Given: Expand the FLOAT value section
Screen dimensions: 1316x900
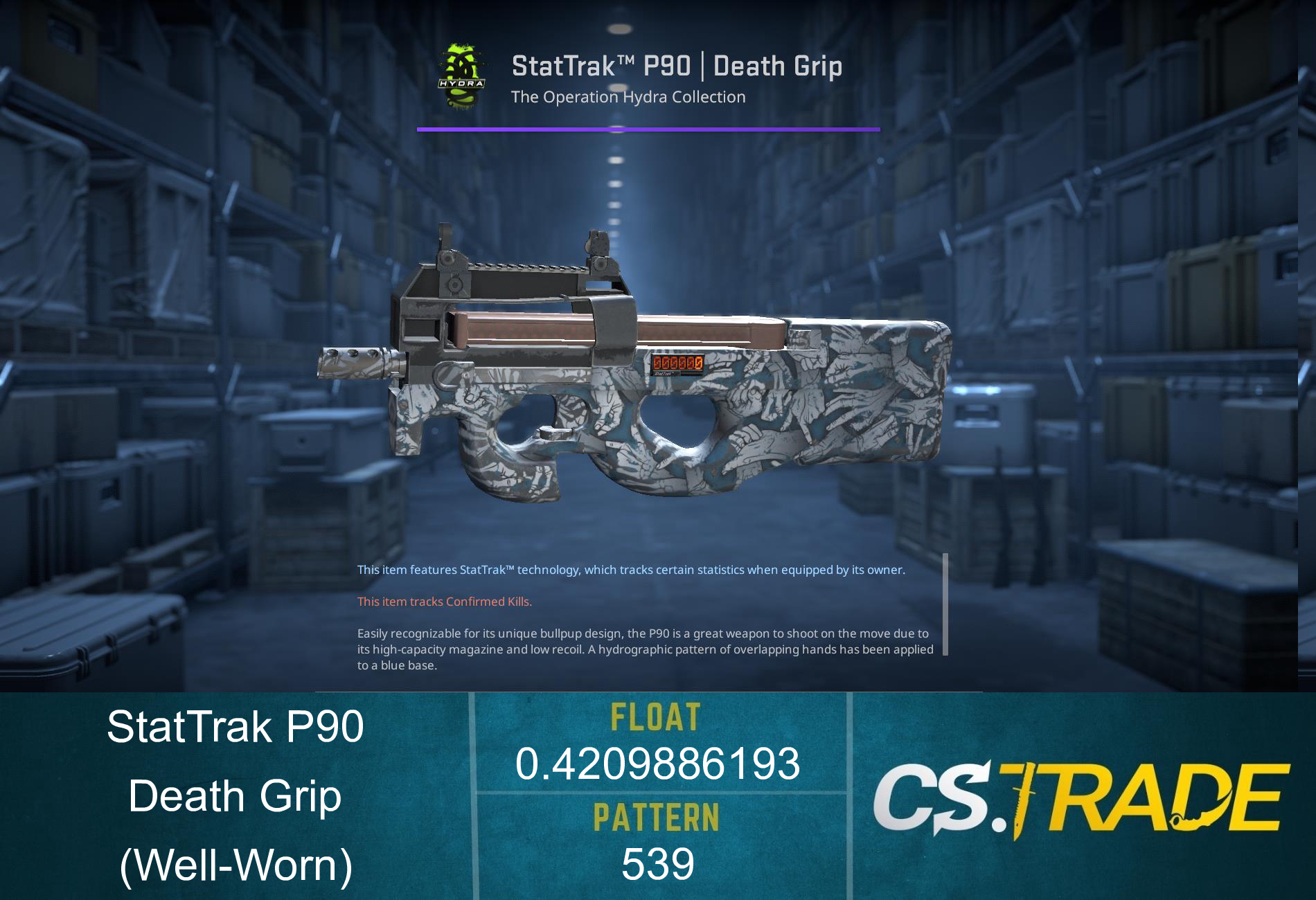Looking at the screenshot, I should [657, 765].
